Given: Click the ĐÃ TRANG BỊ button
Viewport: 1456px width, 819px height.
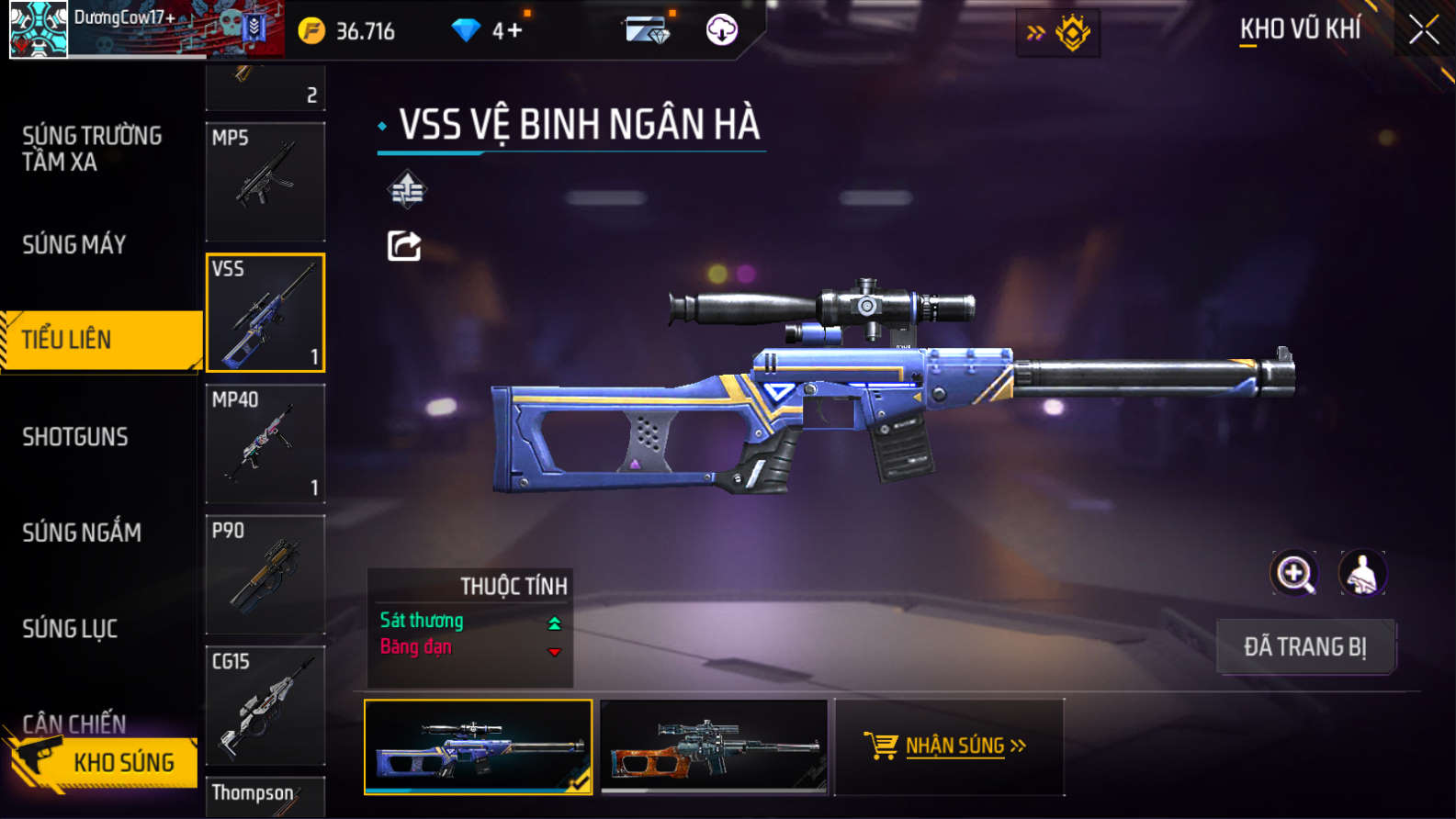Looking at the screenshot, I should pos(1305,647).
